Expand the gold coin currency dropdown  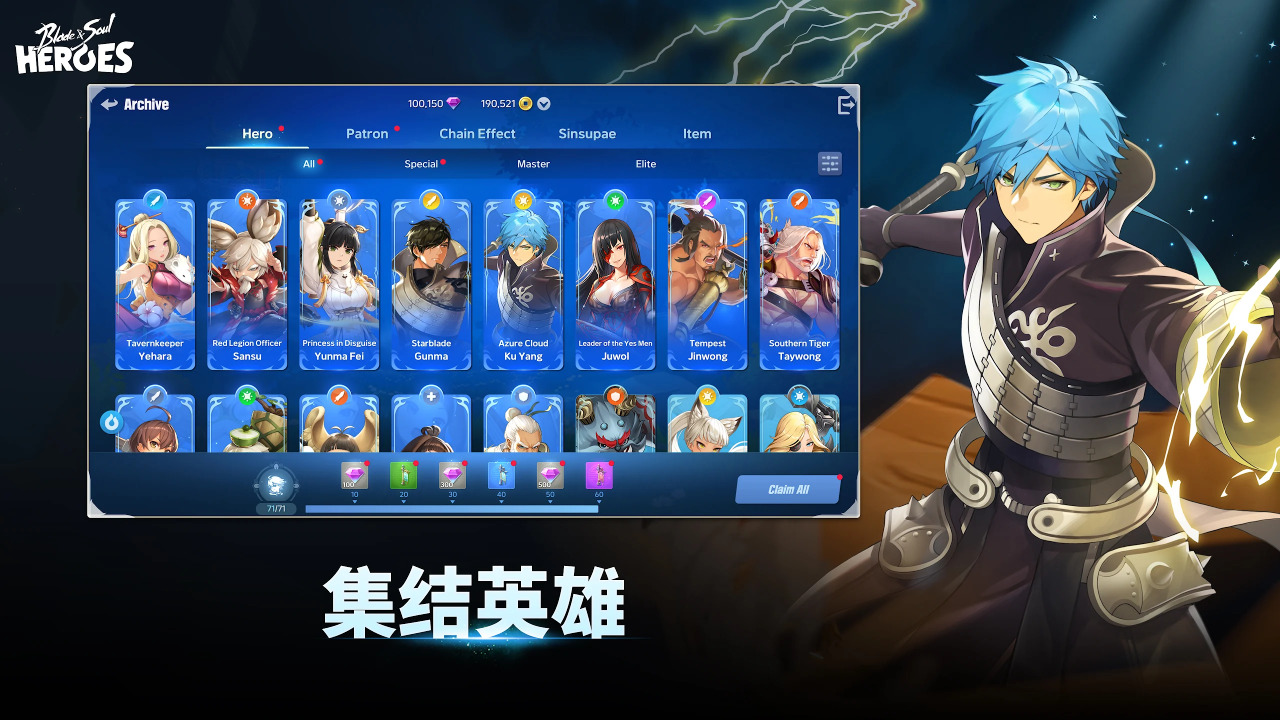[544, 102]
